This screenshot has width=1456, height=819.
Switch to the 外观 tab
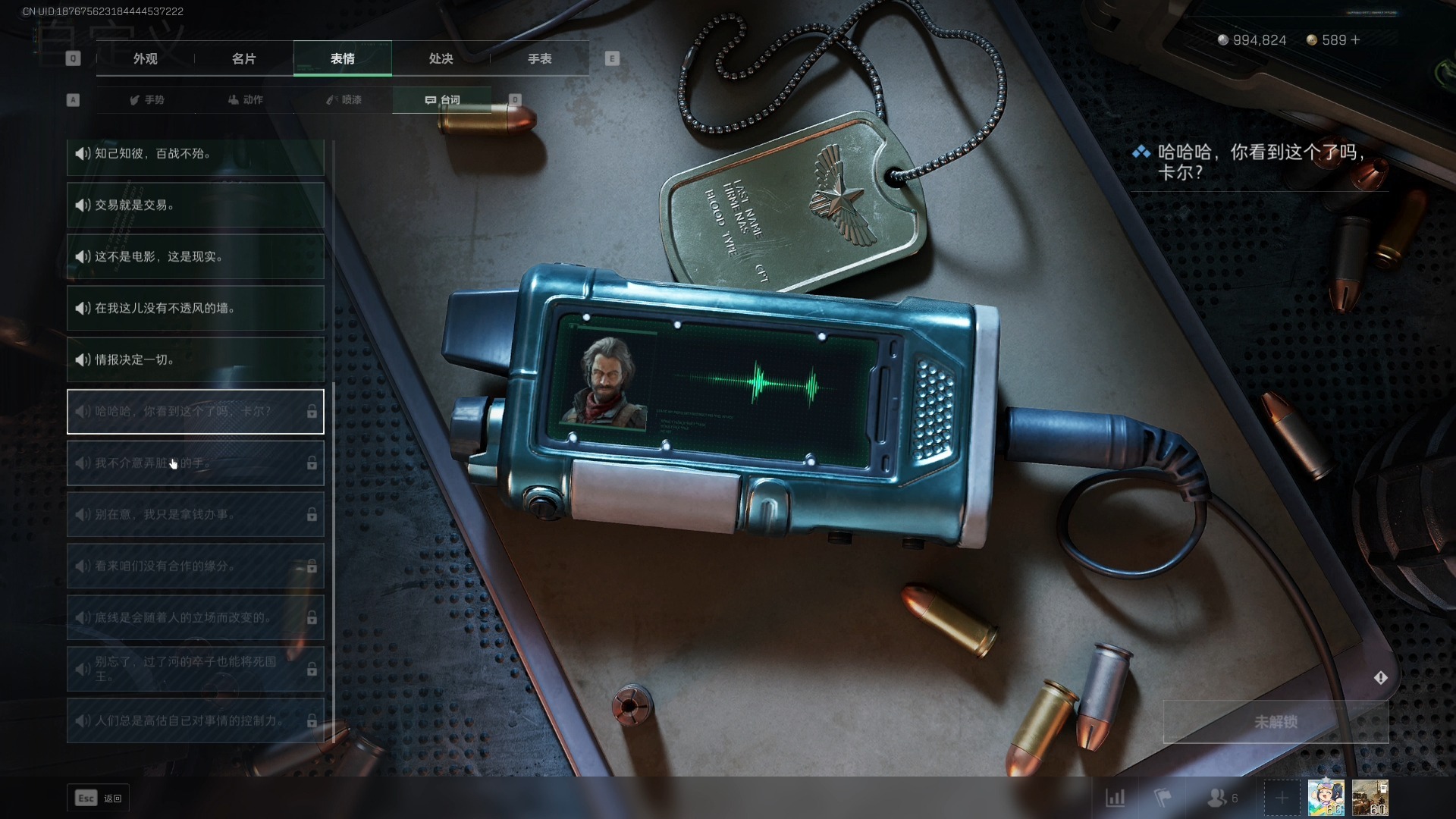(x=146, y=58)
